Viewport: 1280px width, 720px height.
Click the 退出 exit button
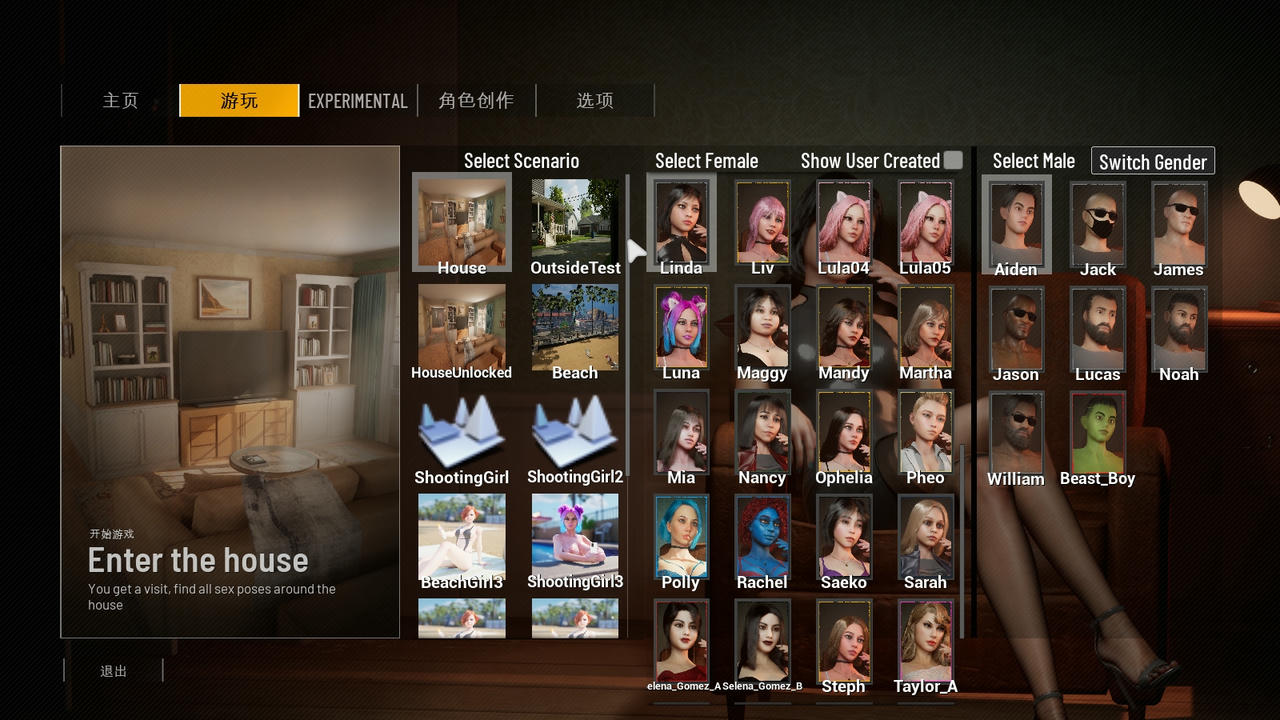114,671
